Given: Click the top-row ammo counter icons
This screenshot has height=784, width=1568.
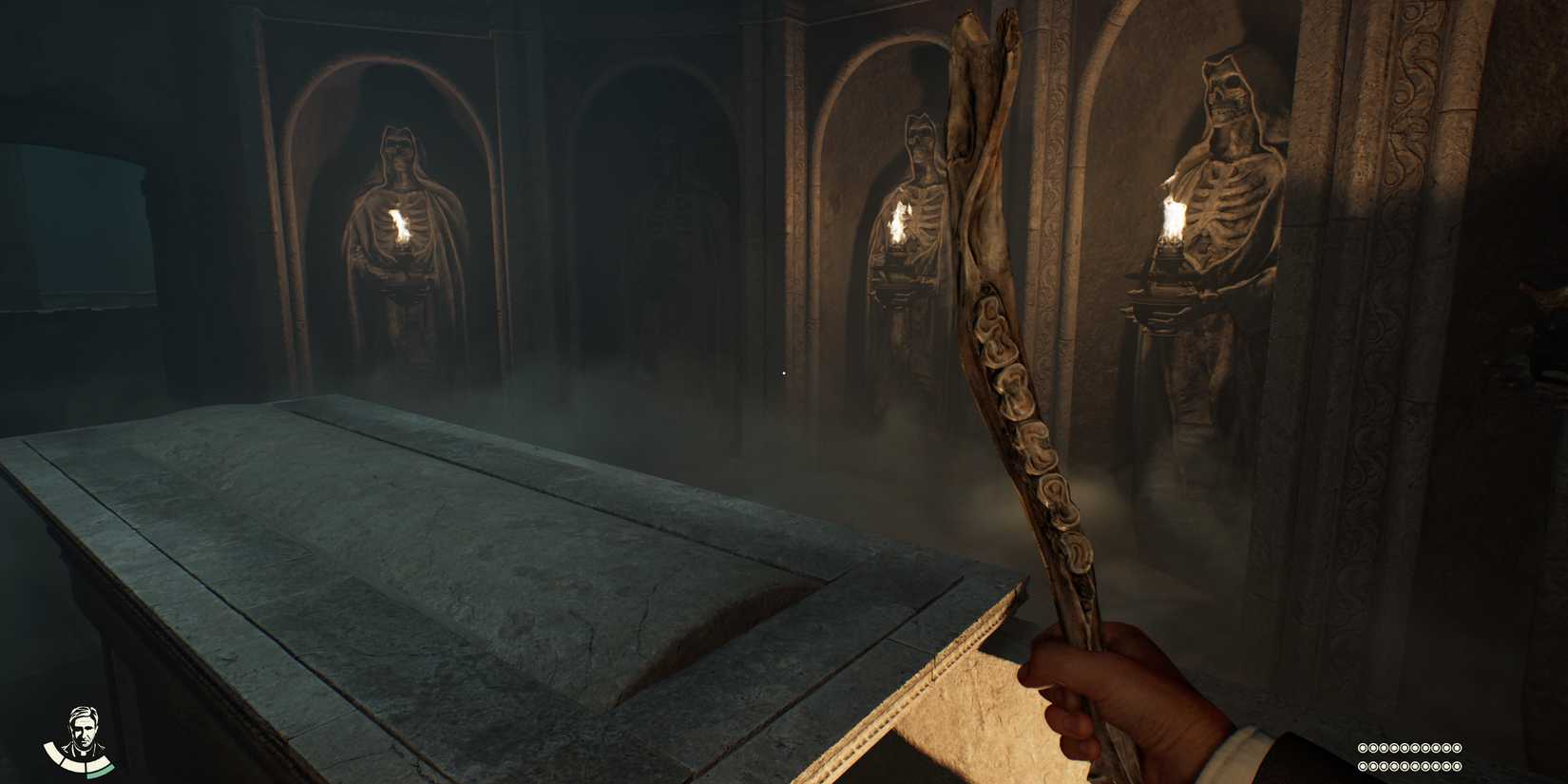Looking at the screenshot, I should (1409, 747).
